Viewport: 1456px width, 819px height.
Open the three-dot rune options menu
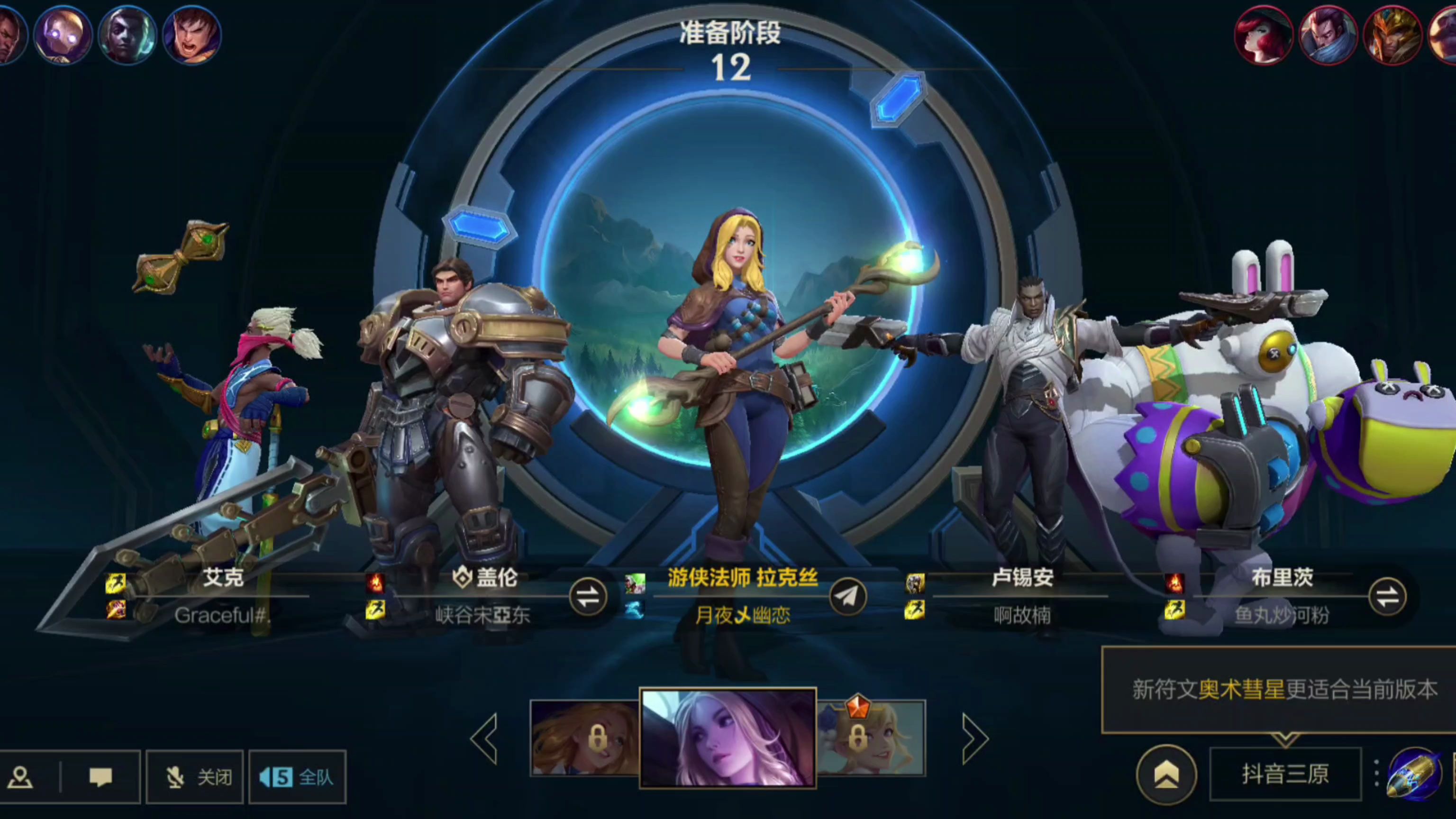click(x=1376, y=773)
